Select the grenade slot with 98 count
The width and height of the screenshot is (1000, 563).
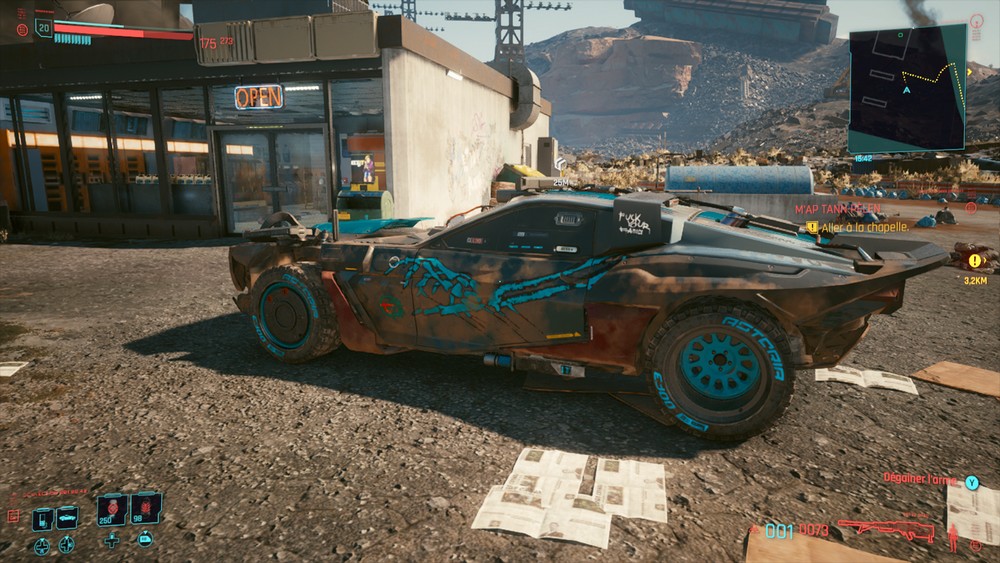coord(145,509)
